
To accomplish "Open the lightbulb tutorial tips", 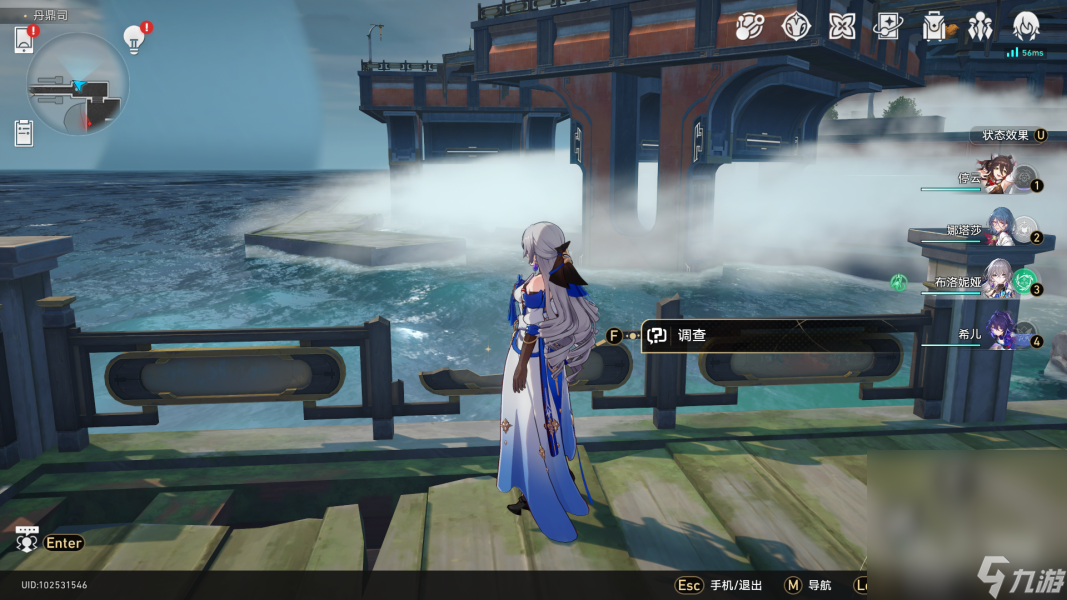I will (134, 38).
